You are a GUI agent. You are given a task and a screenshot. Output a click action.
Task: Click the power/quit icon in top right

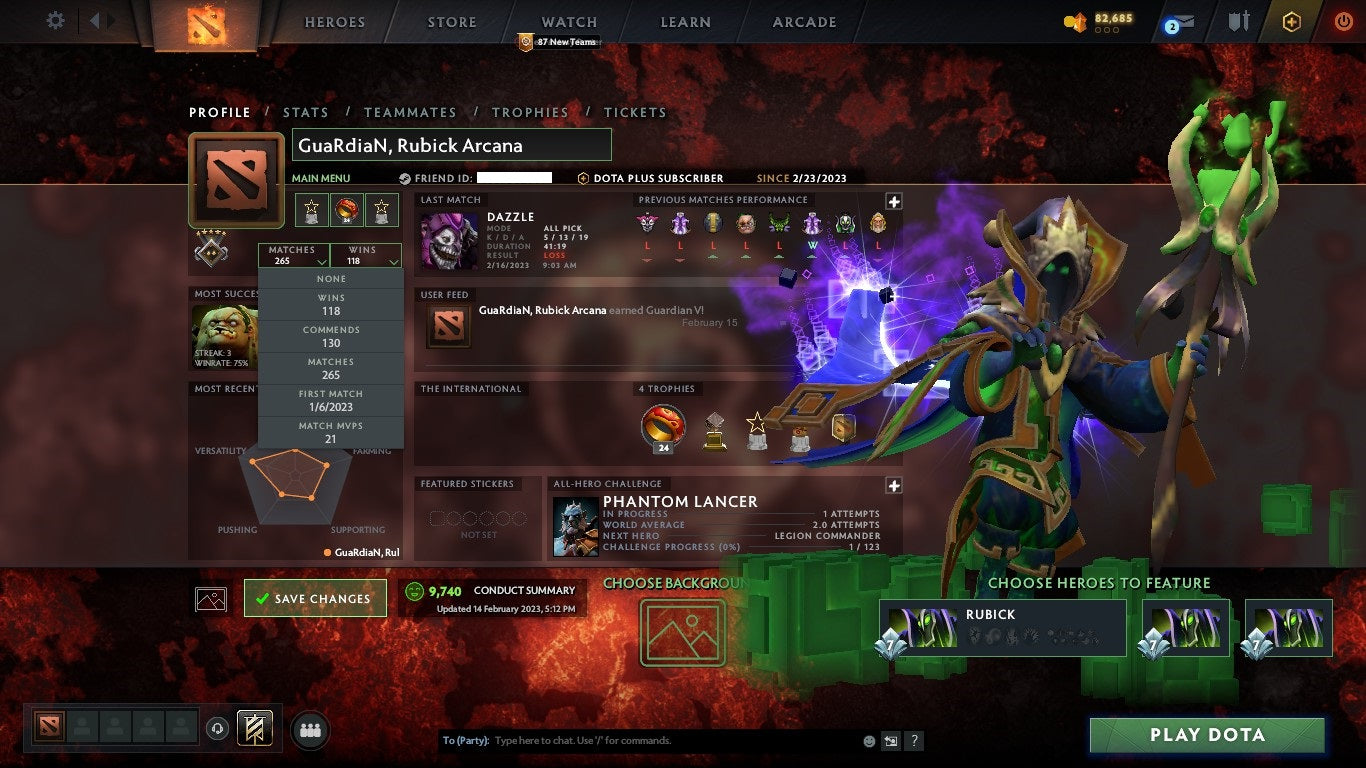(1344, 20)
